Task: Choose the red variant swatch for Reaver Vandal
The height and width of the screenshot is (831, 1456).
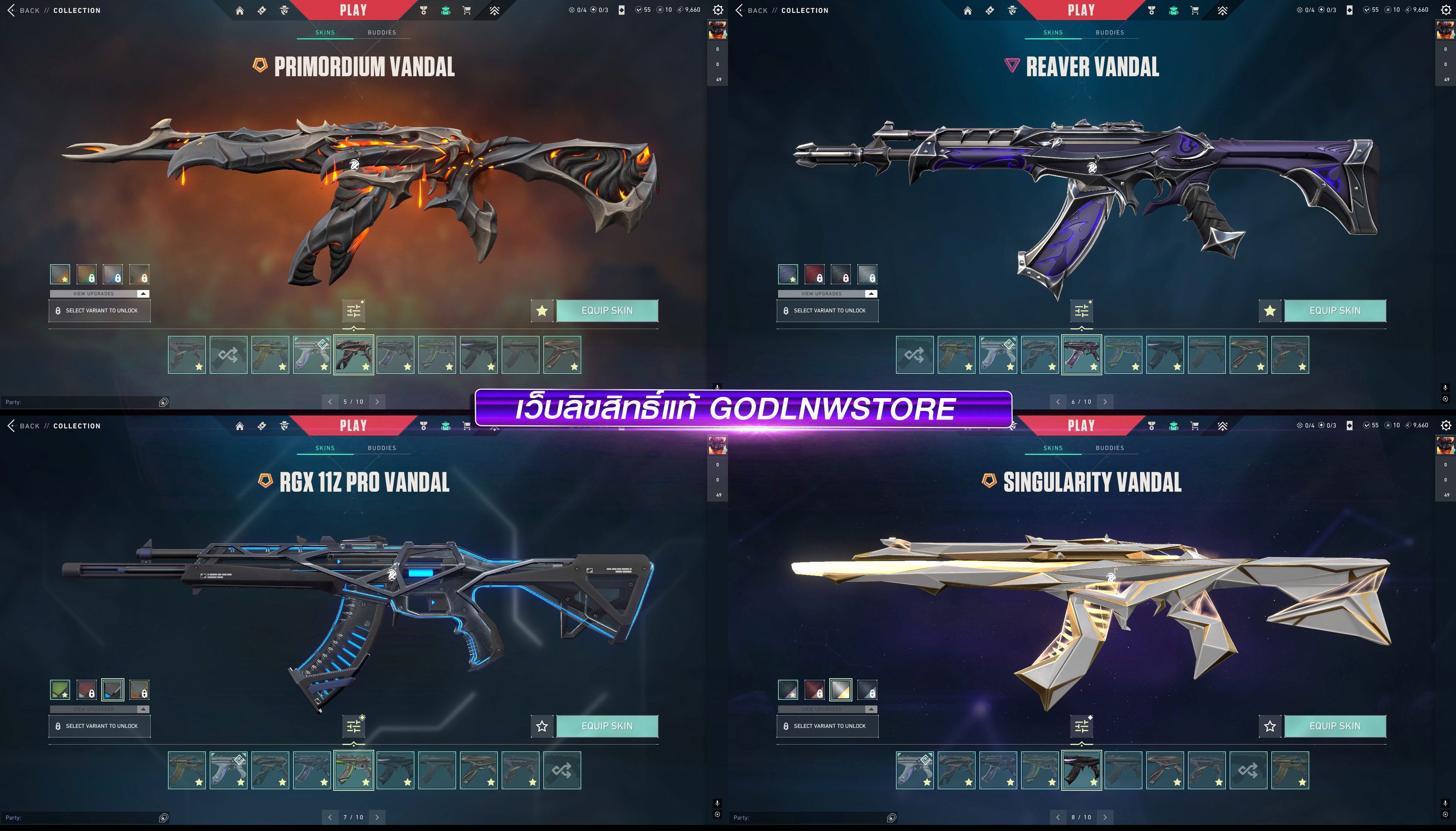Action: [814, 274]
